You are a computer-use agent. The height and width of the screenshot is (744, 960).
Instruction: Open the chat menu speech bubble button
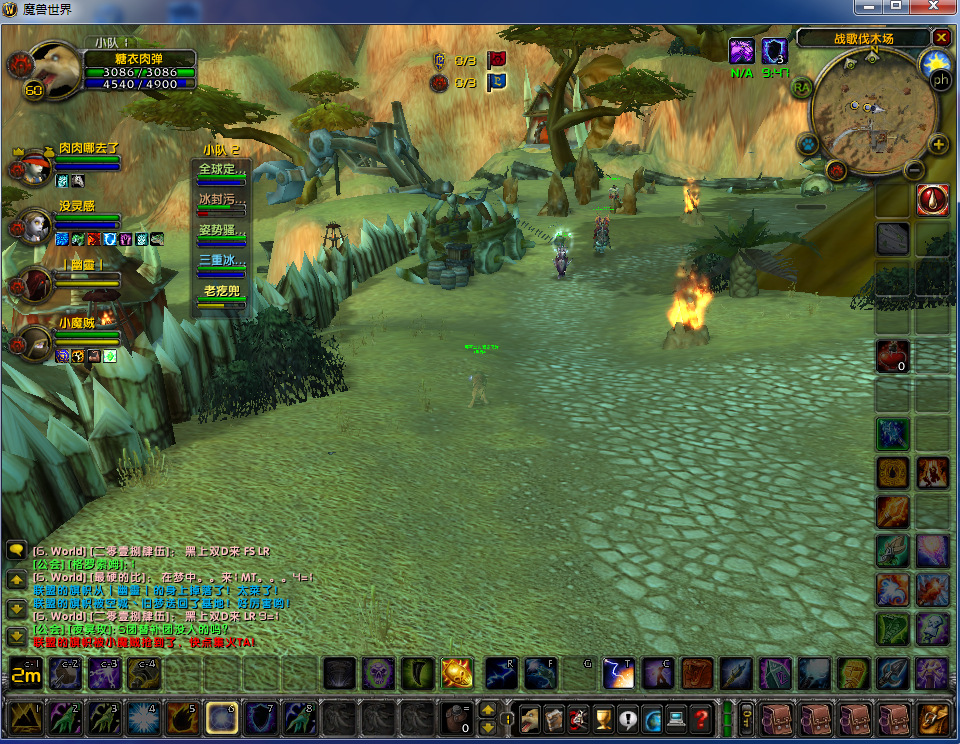[x=16, y=550]
